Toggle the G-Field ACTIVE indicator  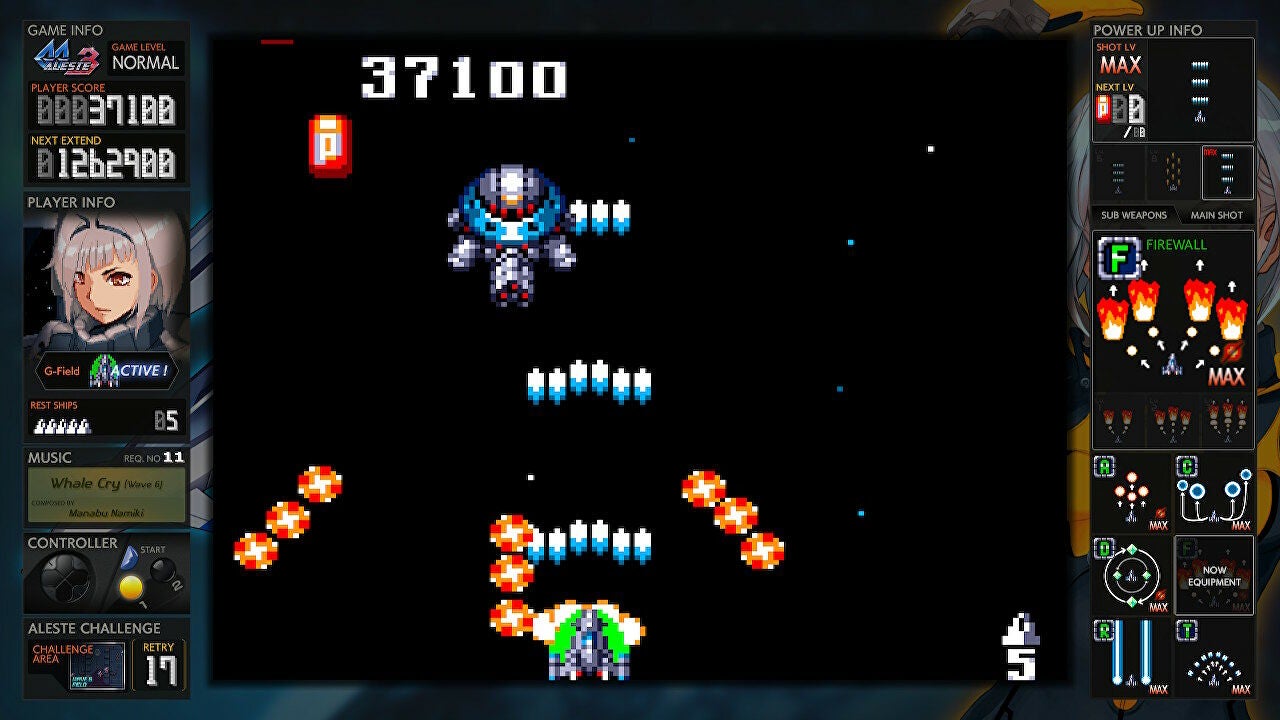pyautogui.click(x=105, y=371)
